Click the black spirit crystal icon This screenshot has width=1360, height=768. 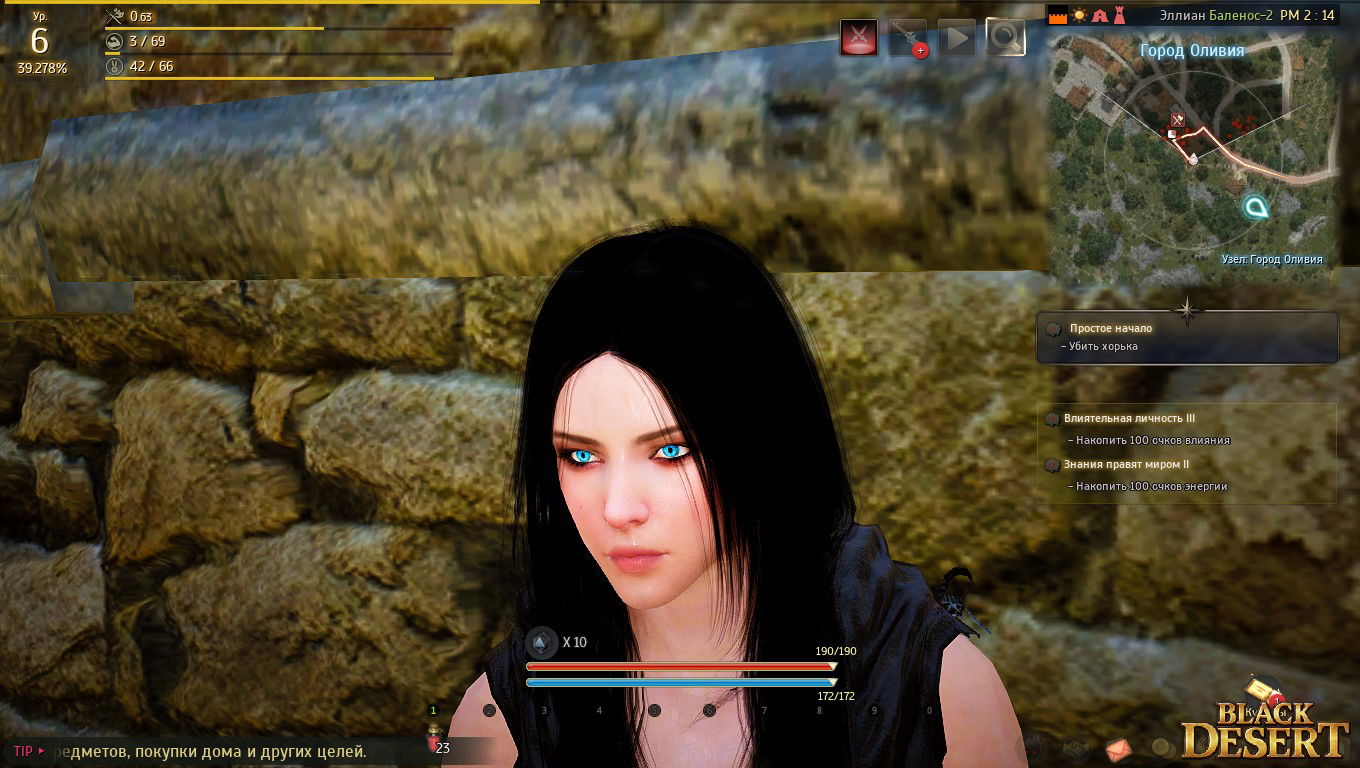coord(542,642)
